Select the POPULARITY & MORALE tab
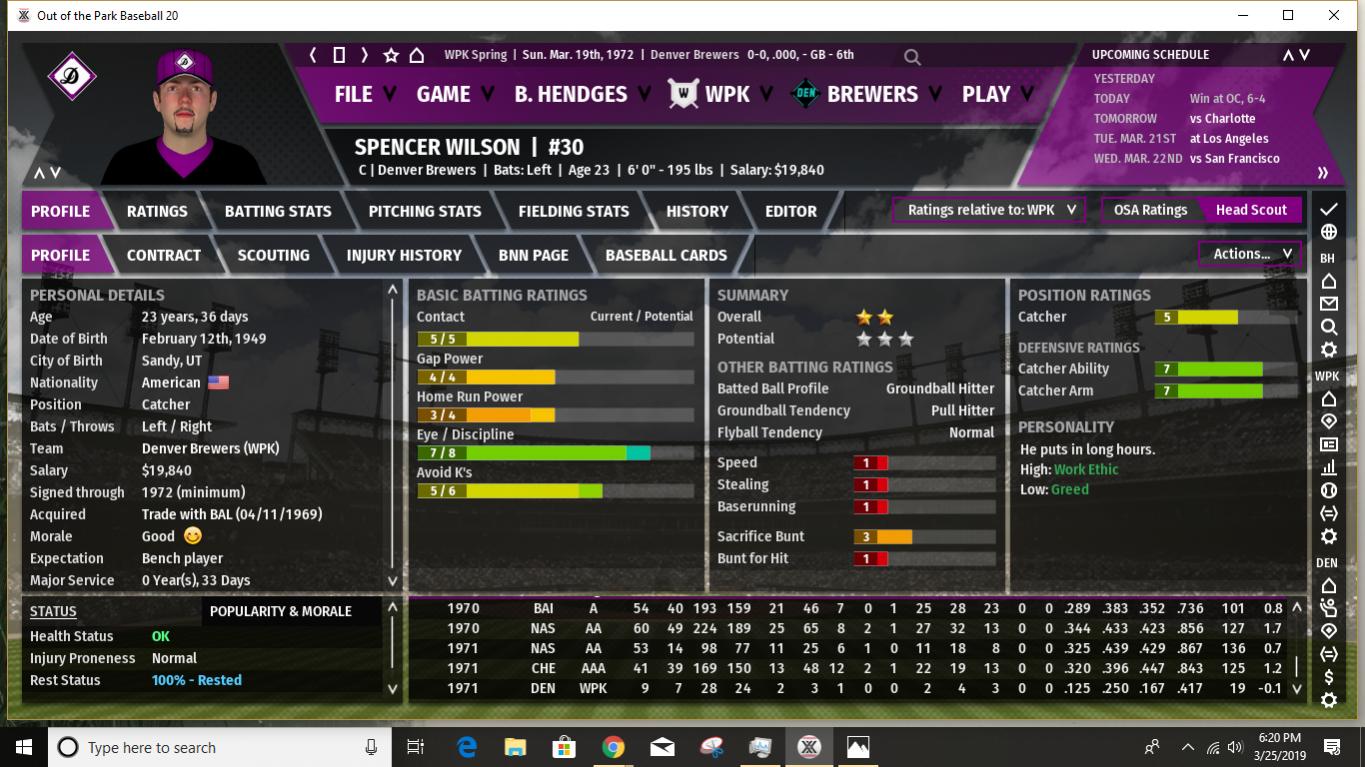 281,611
